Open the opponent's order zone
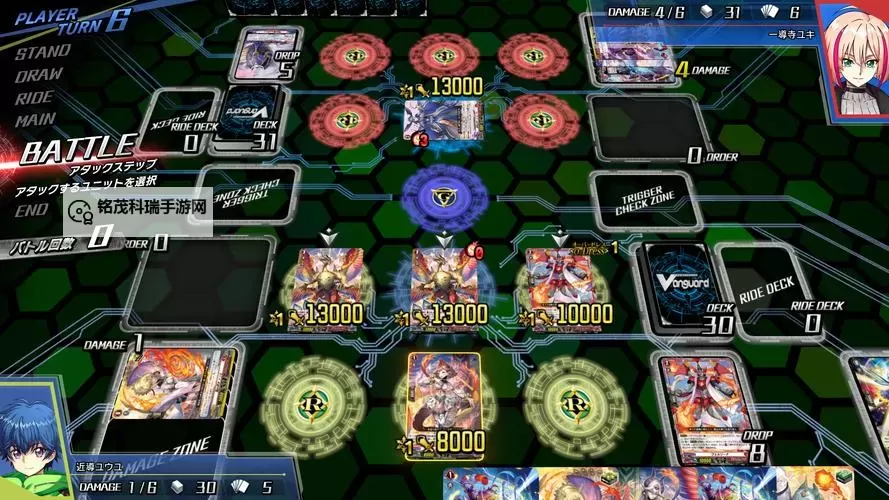Image resolution: width=889 pixels, height=500 pixels. [x=643, y=129]
